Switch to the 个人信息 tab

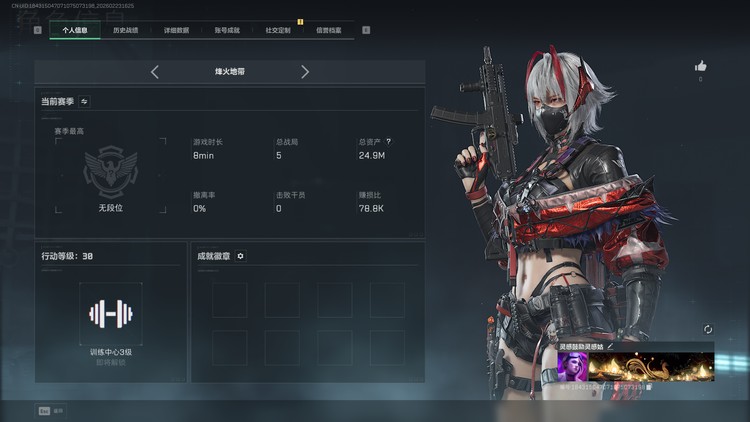tap(75, 30)
